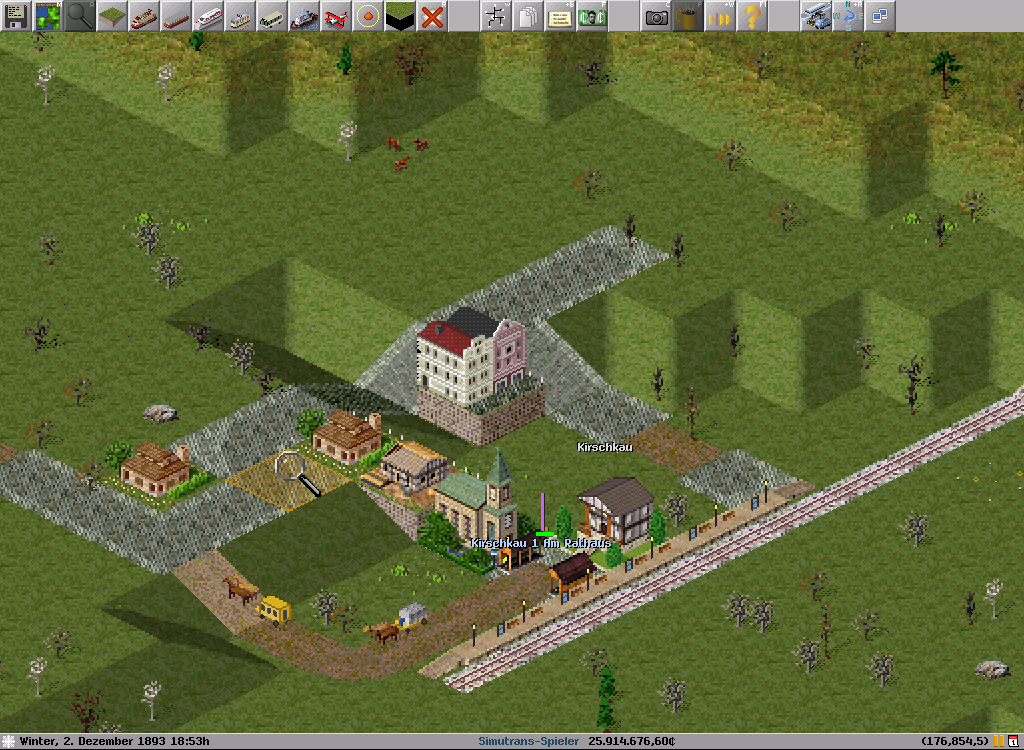Screen dimensions: 1024x750
Task: Select the magnifying glass inspection tool
Action: [x=80, y=16]
